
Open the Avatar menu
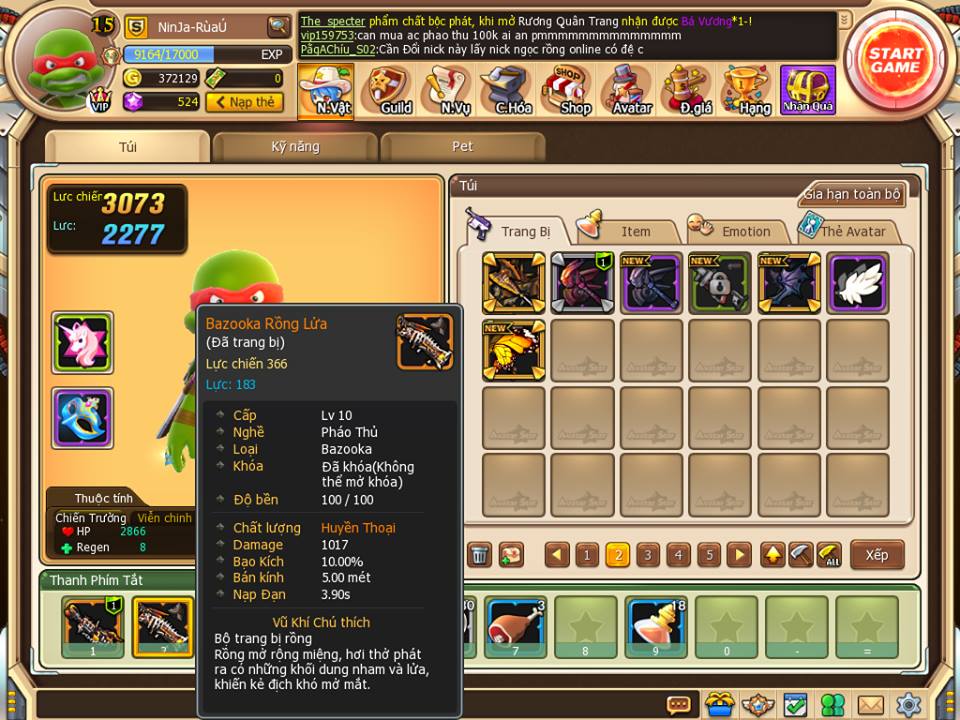pyautogui.click(x=631, y=91)
